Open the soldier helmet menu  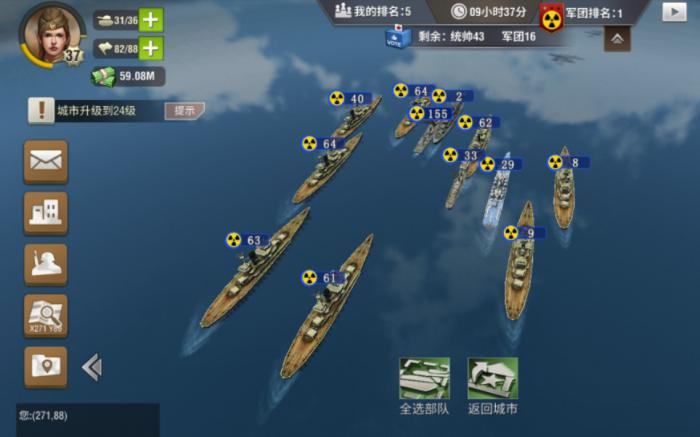click(x=46, y=264)
